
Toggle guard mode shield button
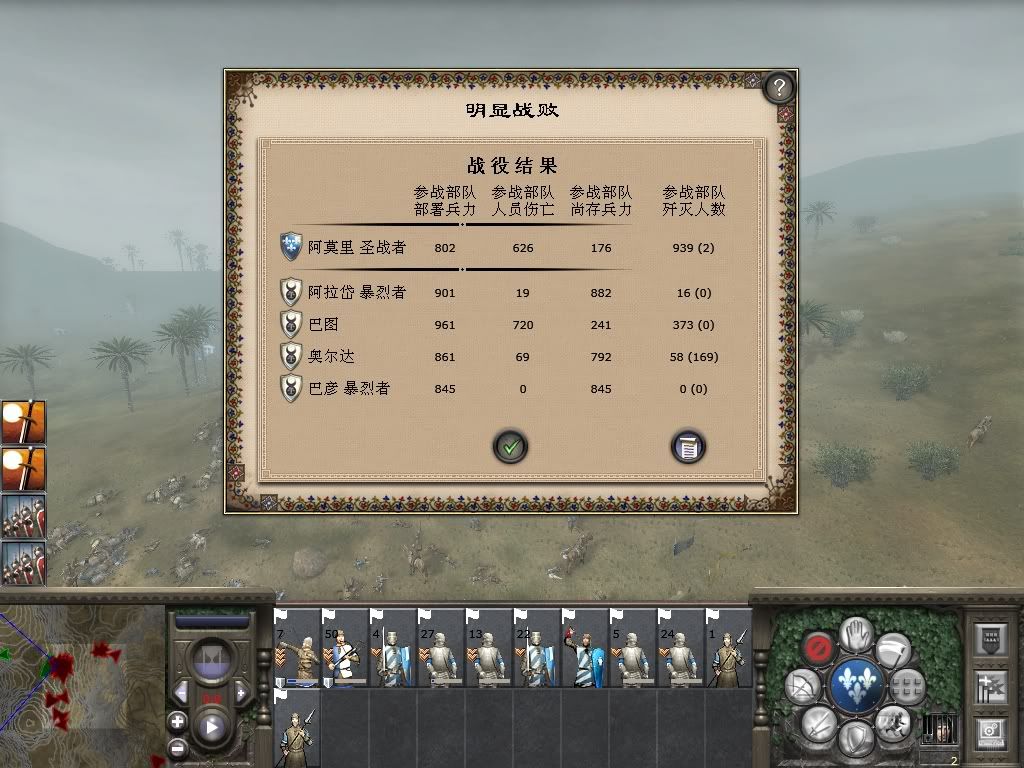855,740
